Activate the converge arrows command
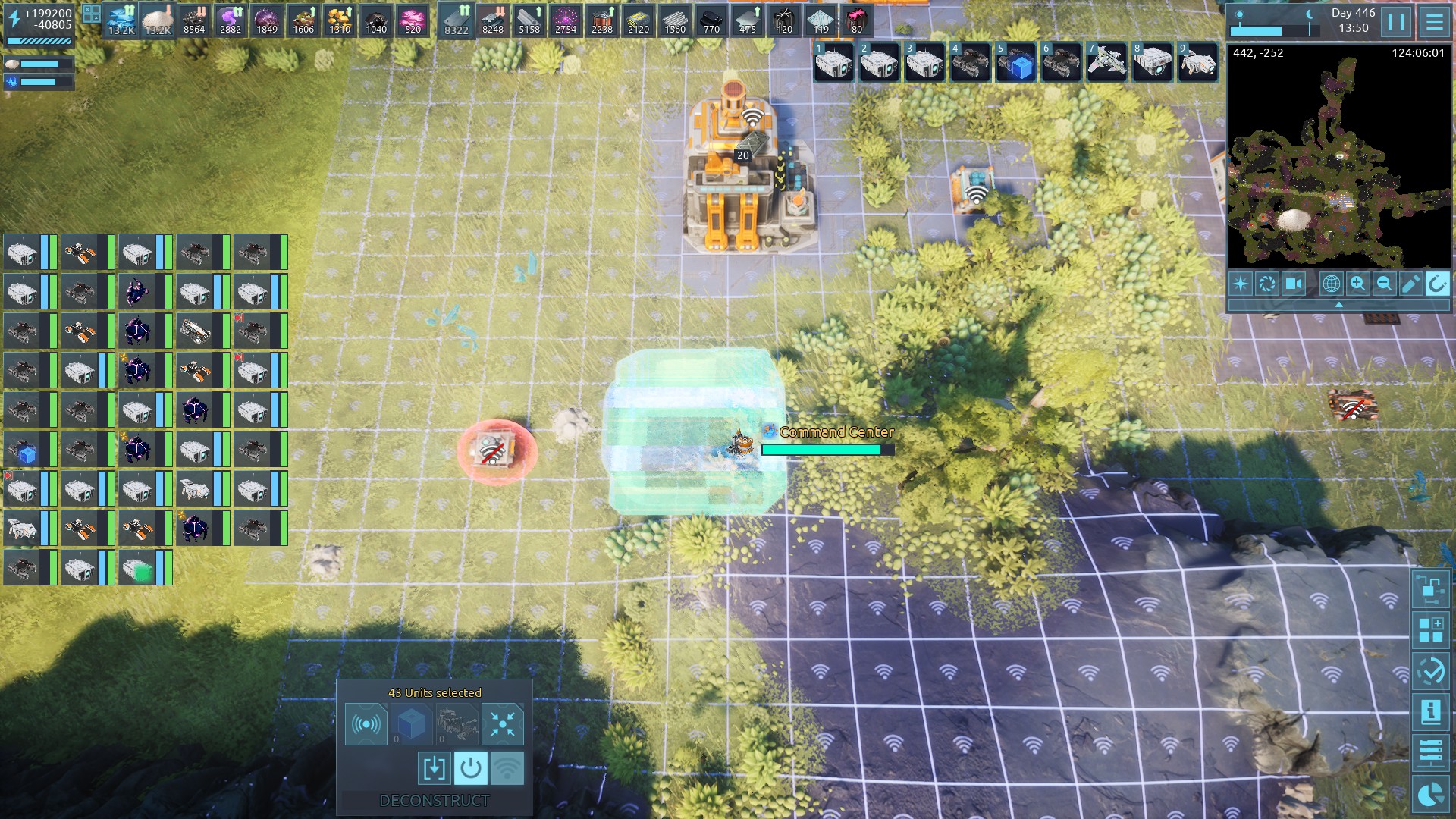 502,724
